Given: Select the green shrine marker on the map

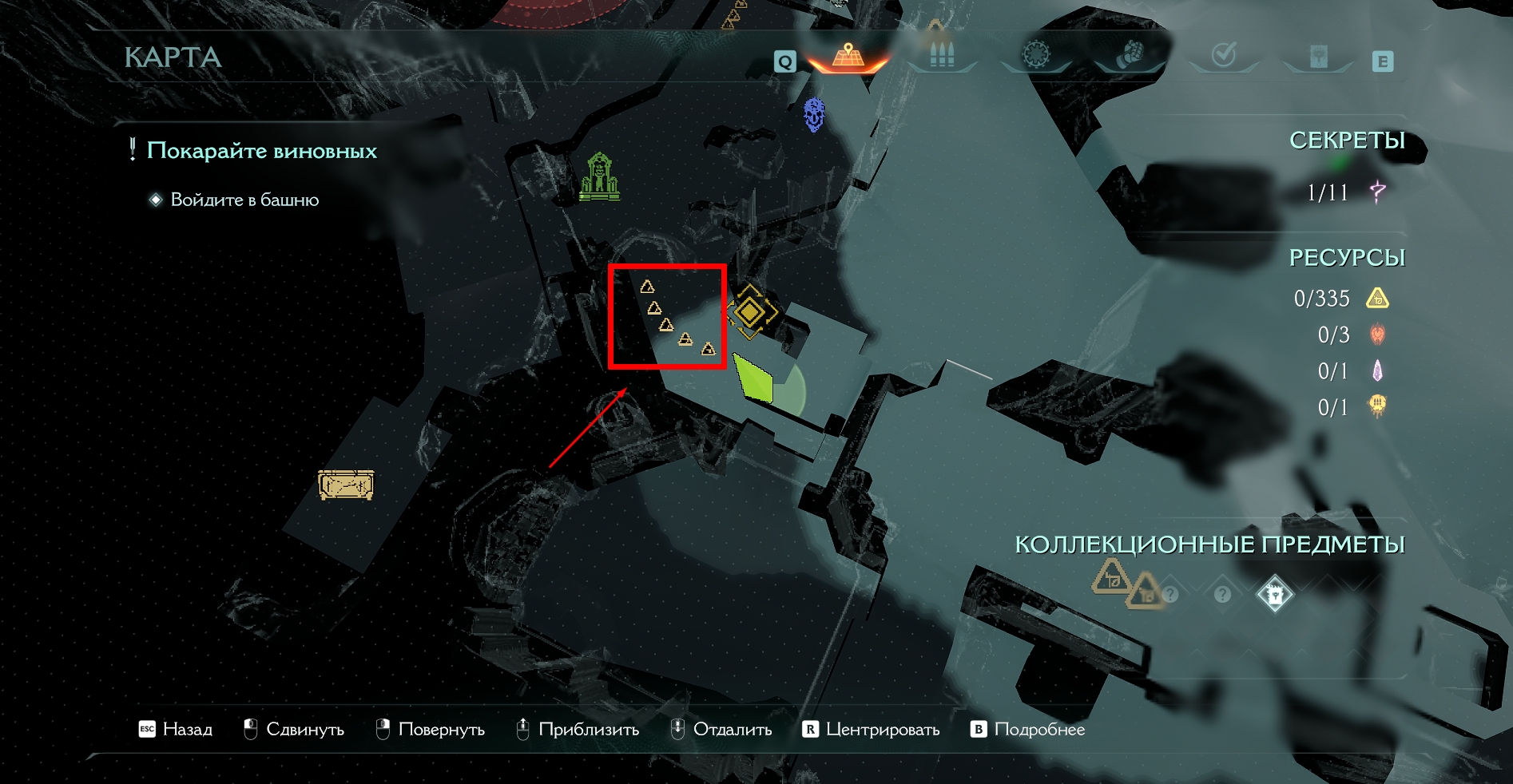Looking at the screenshot, I should click(599, 176).
